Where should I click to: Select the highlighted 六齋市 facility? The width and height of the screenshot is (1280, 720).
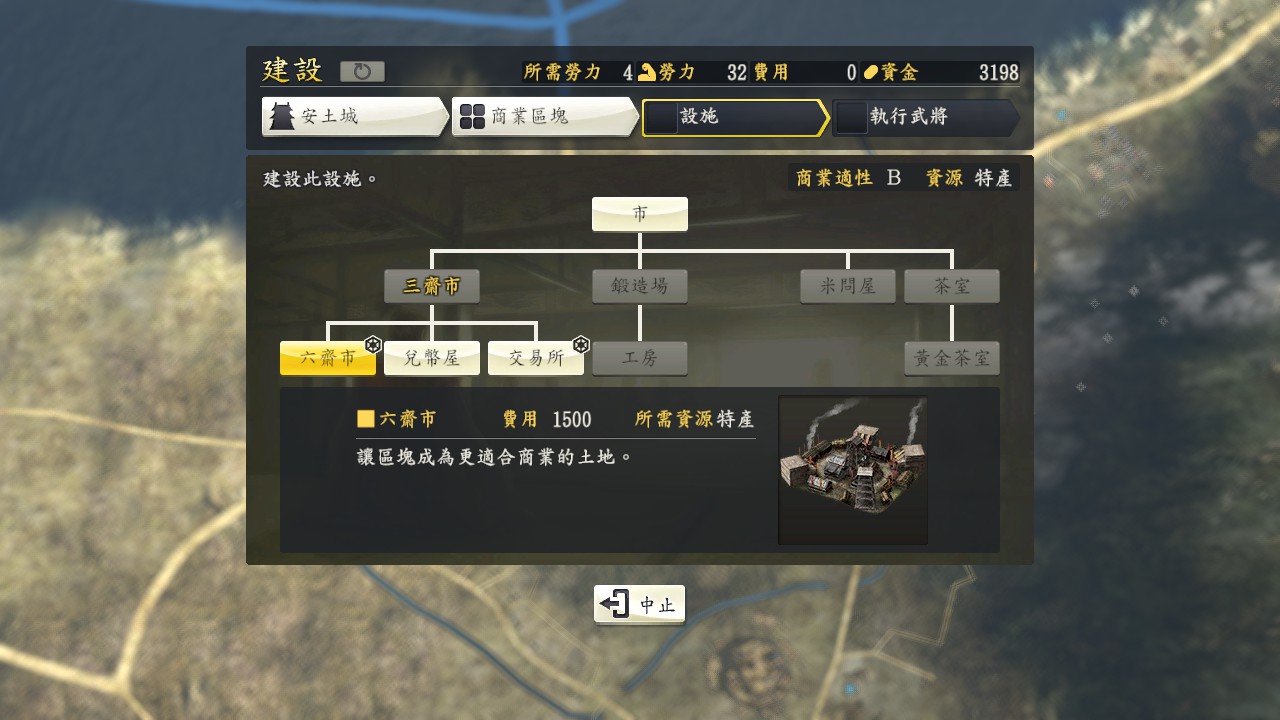click(x=328, y=357)
